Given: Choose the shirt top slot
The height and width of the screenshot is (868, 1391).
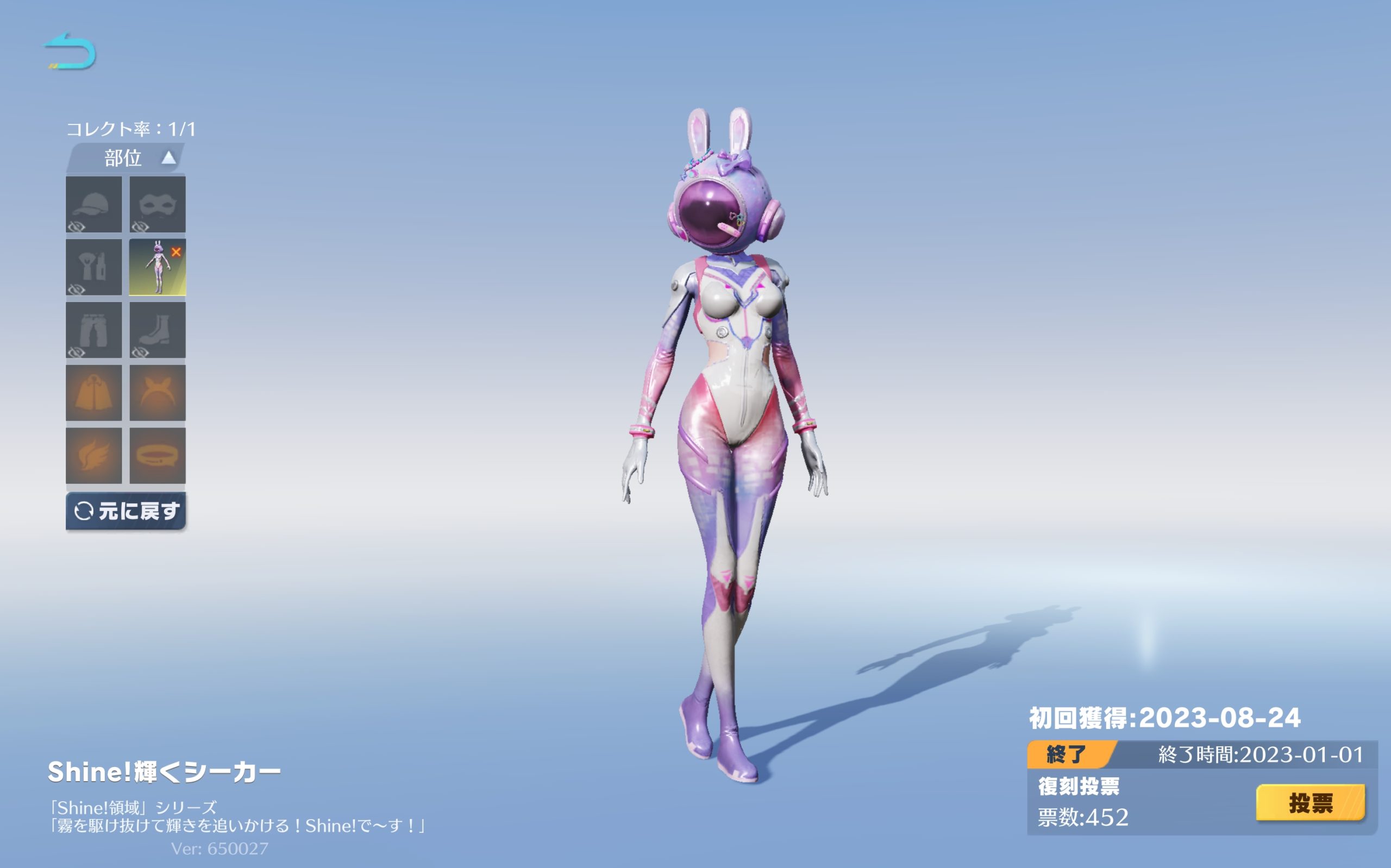Looking at the screenshot, I should 93,268.
